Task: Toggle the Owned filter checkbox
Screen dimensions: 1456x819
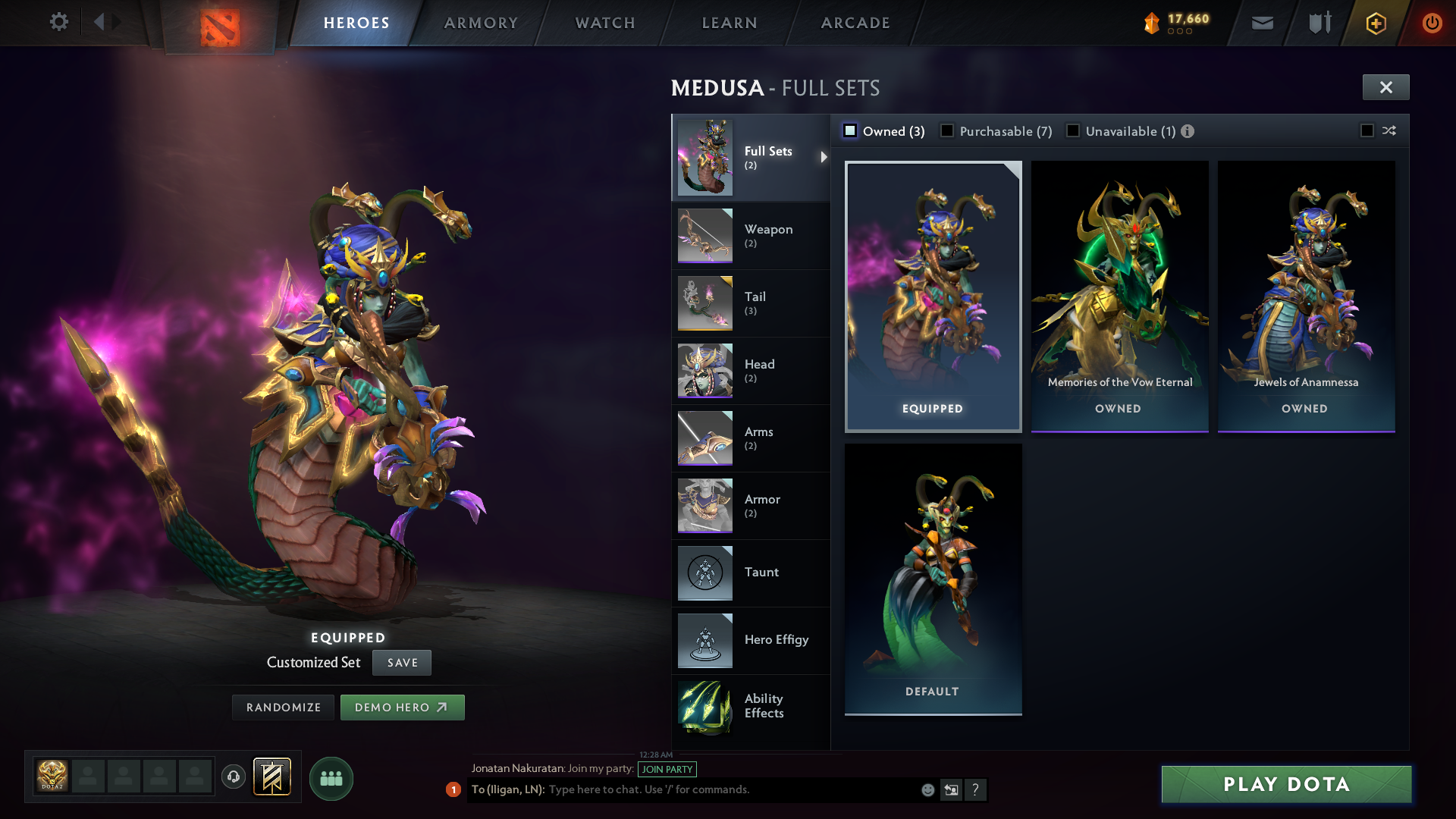Action: [850, 131]
